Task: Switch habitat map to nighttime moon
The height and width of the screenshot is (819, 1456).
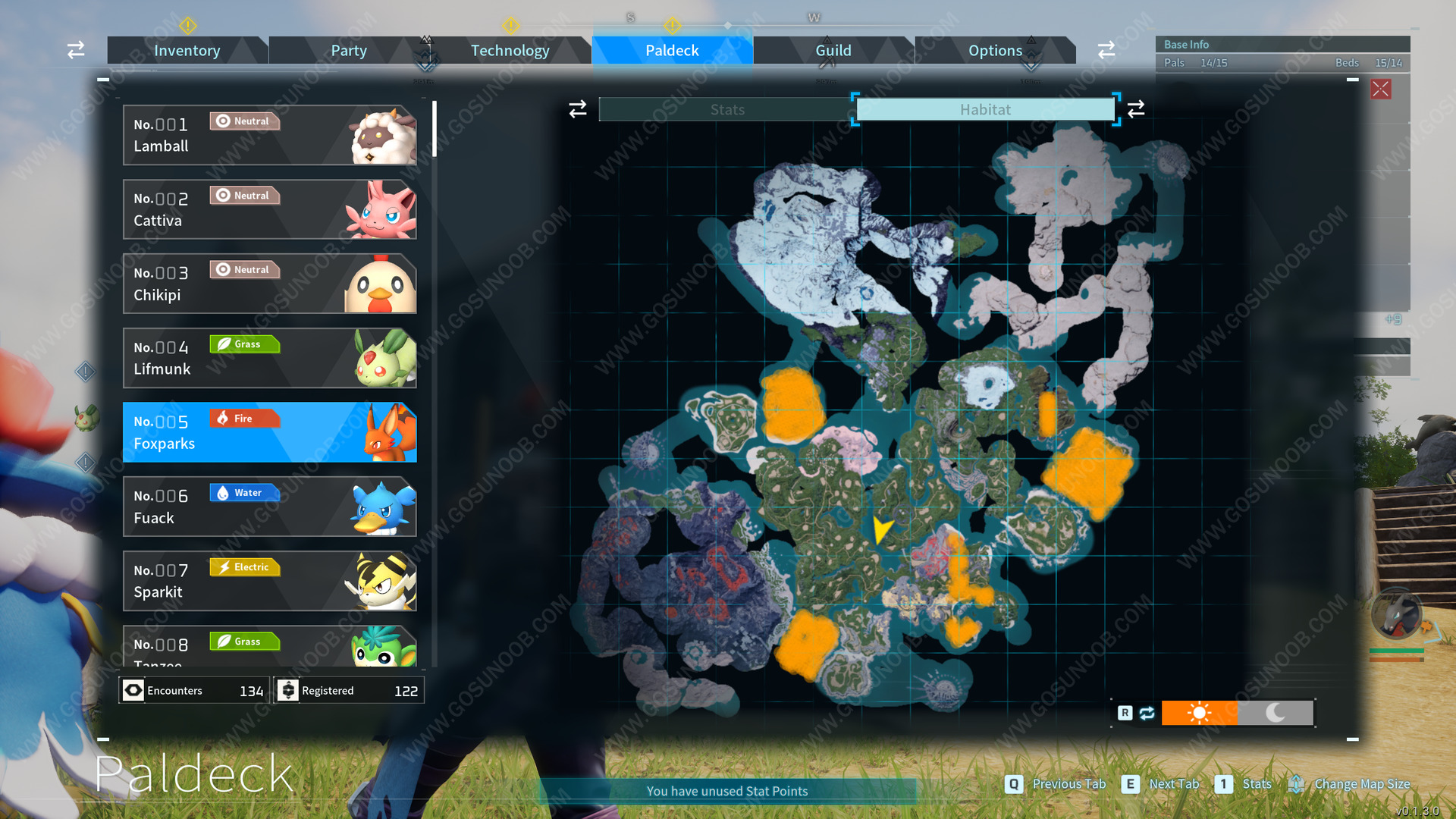Action: (x=1275, y=713)
